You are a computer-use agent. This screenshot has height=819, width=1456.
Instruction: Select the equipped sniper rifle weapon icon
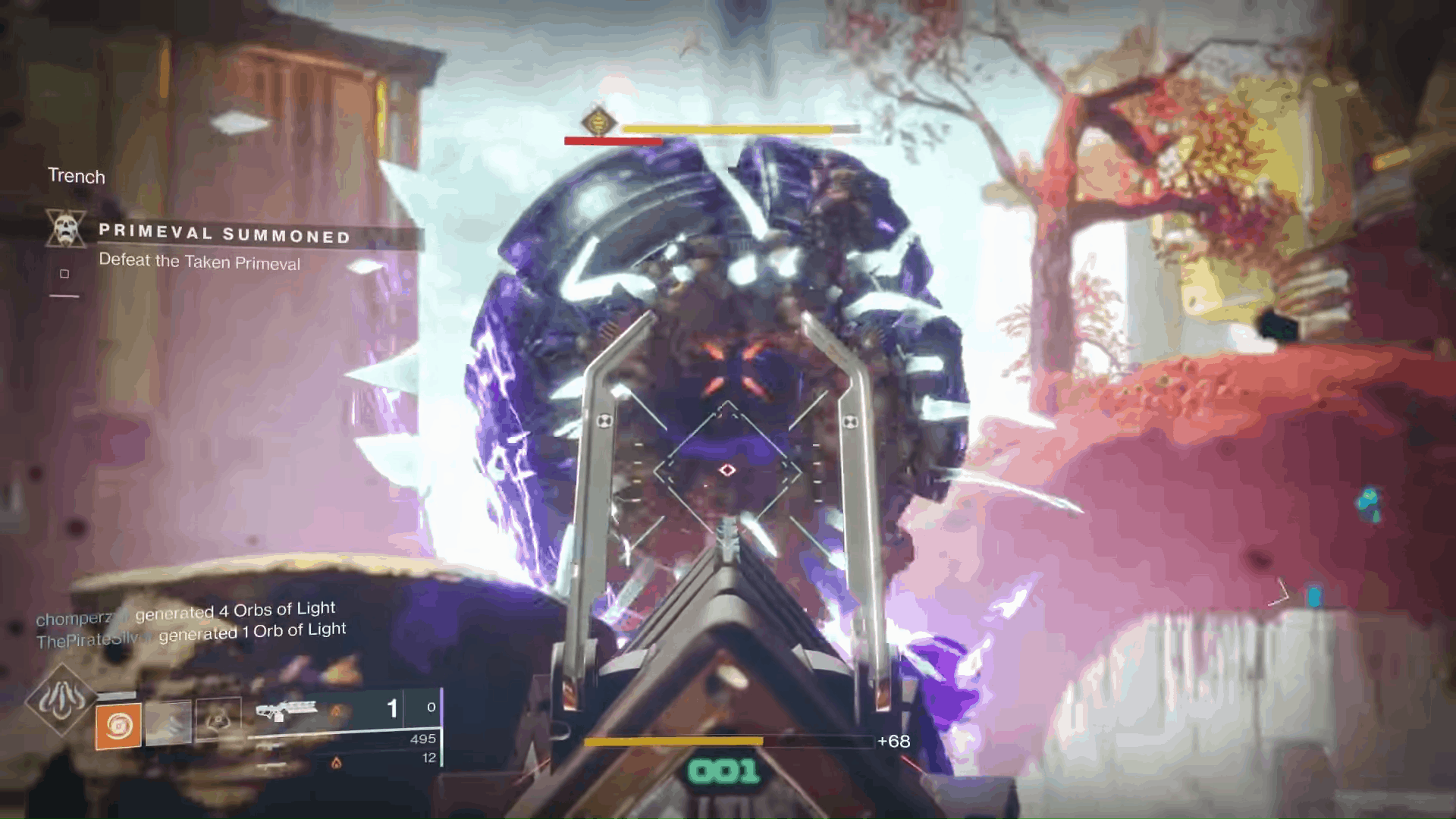point(288,710)
